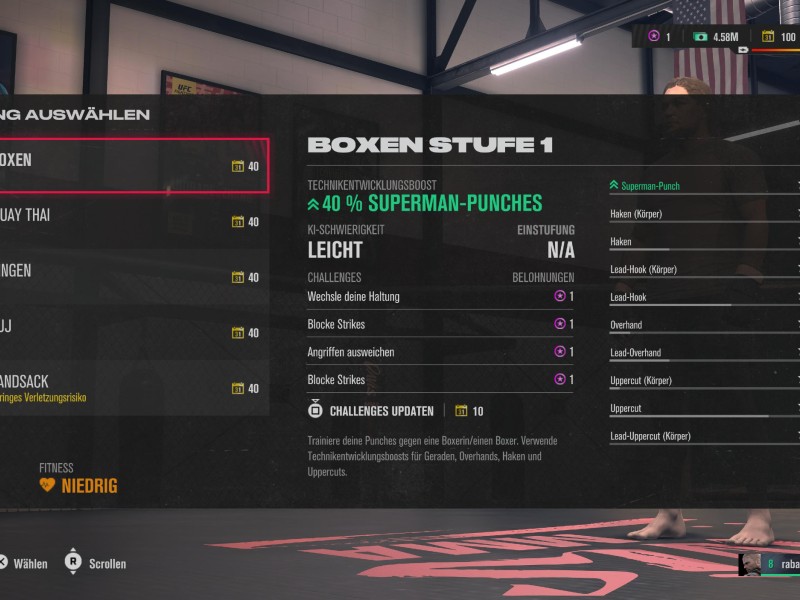Select the 'Wechsle deine Haltung' challenge row
The width and height of the screenshot is (800, 600).
[440, 296]
